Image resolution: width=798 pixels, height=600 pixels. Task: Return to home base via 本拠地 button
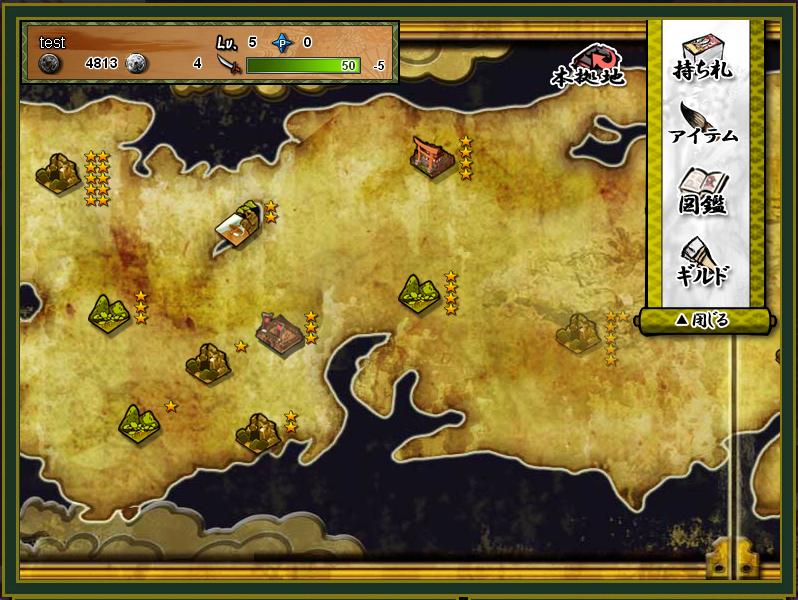588,65
